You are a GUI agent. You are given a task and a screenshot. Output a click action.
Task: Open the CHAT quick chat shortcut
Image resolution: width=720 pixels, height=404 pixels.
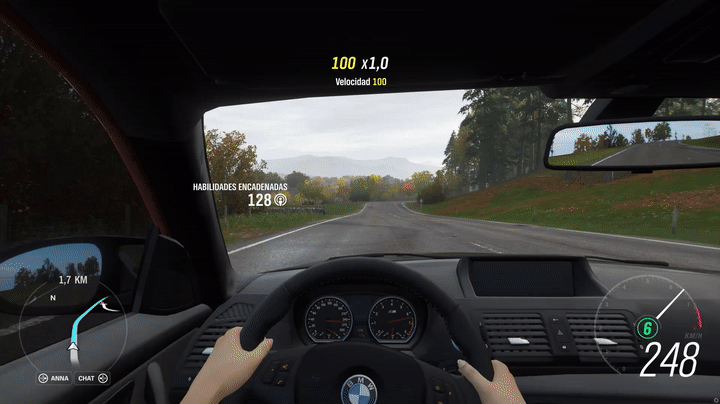(x=91, y=378)
